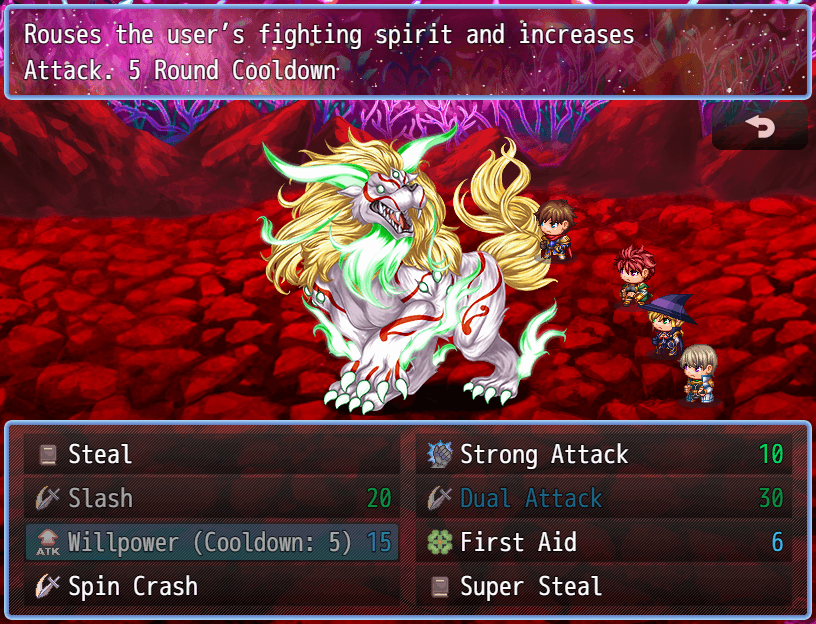Select Willpower skill entry
The image size is (816, 624).
(x=210, y=543)
